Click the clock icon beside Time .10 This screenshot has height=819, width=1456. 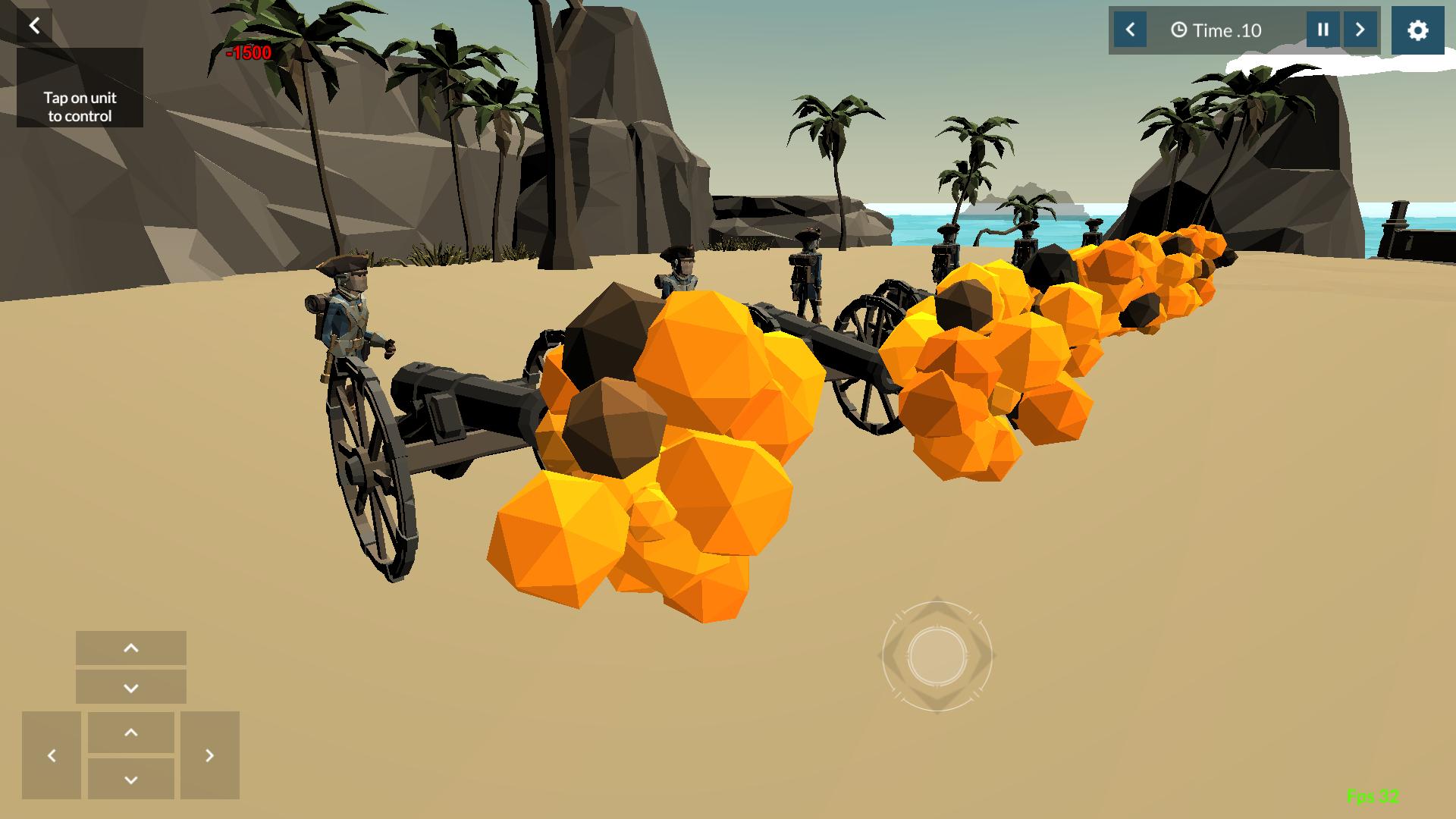1180,30
